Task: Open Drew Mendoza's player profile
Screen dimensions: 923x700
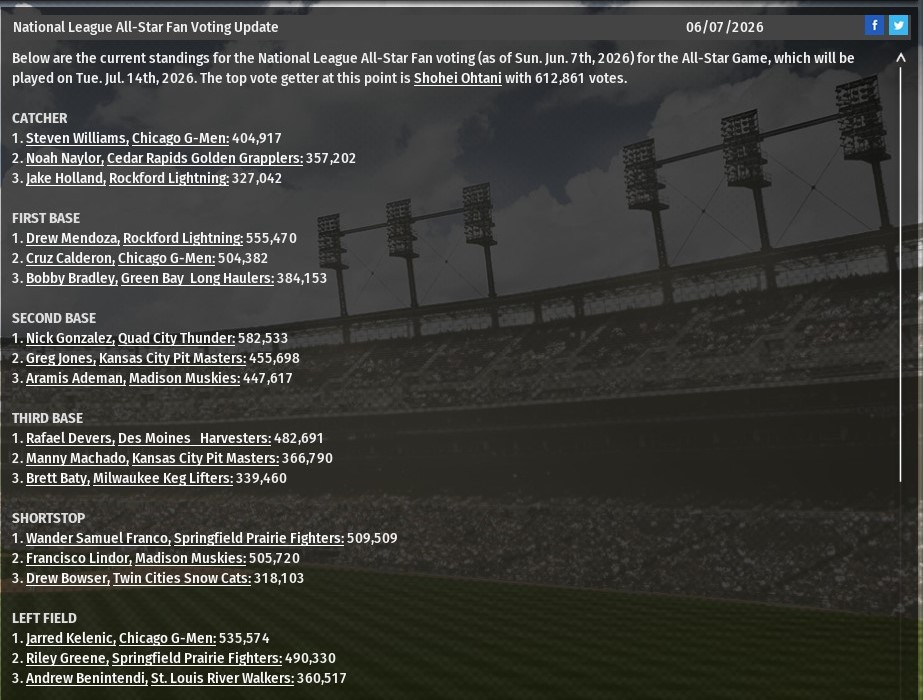Action: [72, 238]
